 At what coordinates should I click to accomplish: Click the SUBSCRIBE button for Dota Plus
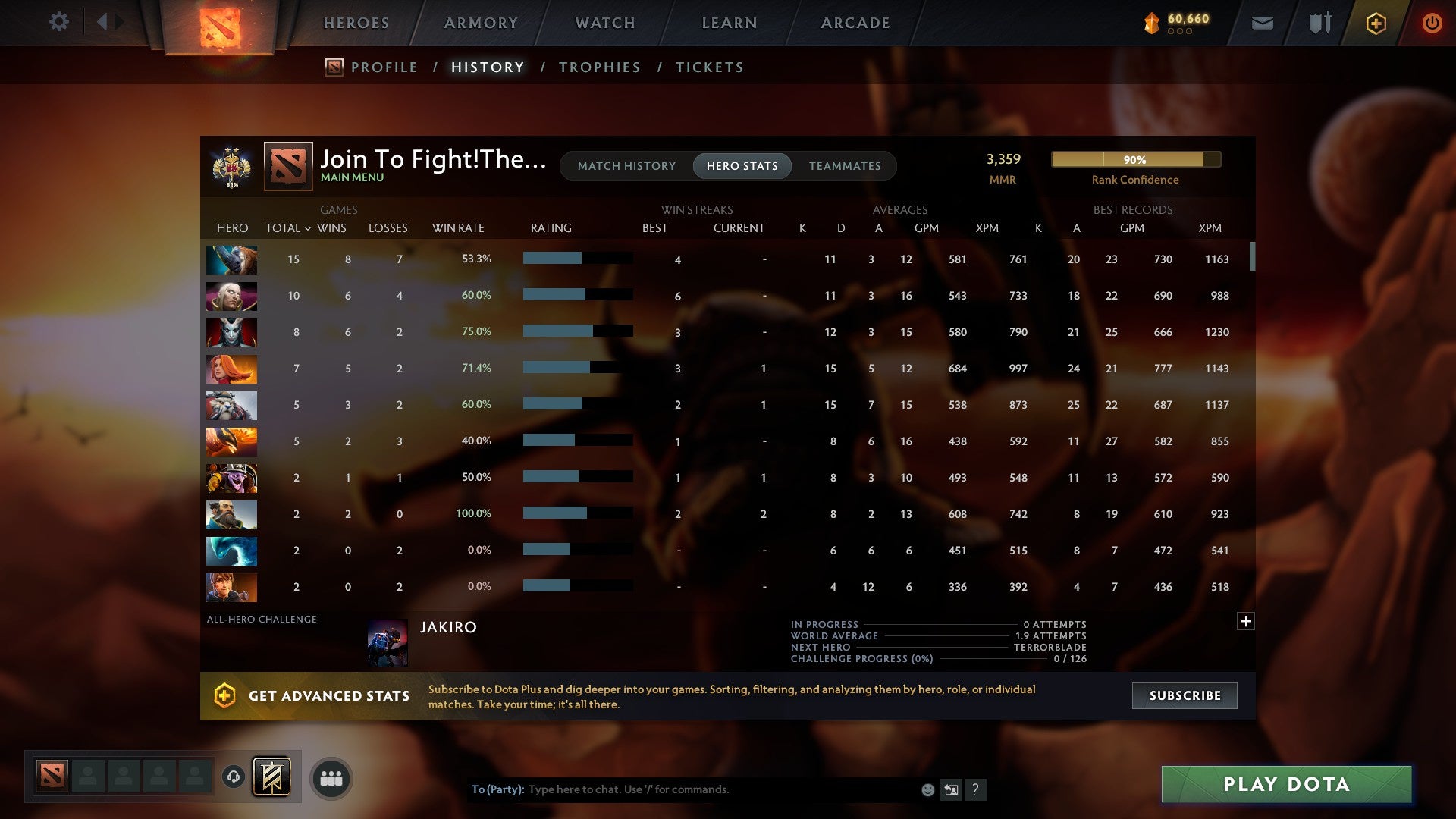[1184, 695]
